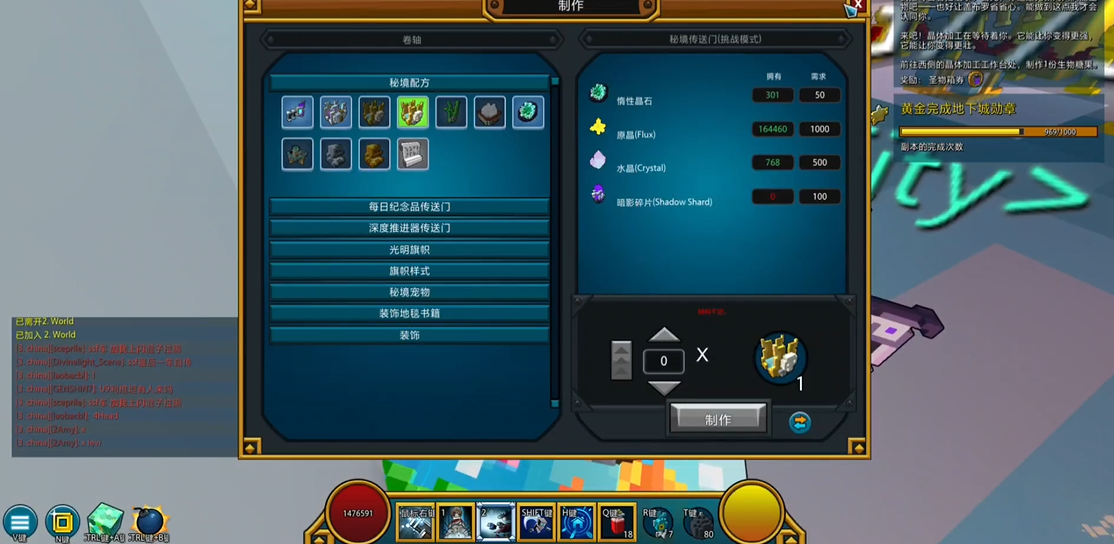Decrease craft quantity with the down arrow
1114x544 pixels.
[x=664, y=387]
